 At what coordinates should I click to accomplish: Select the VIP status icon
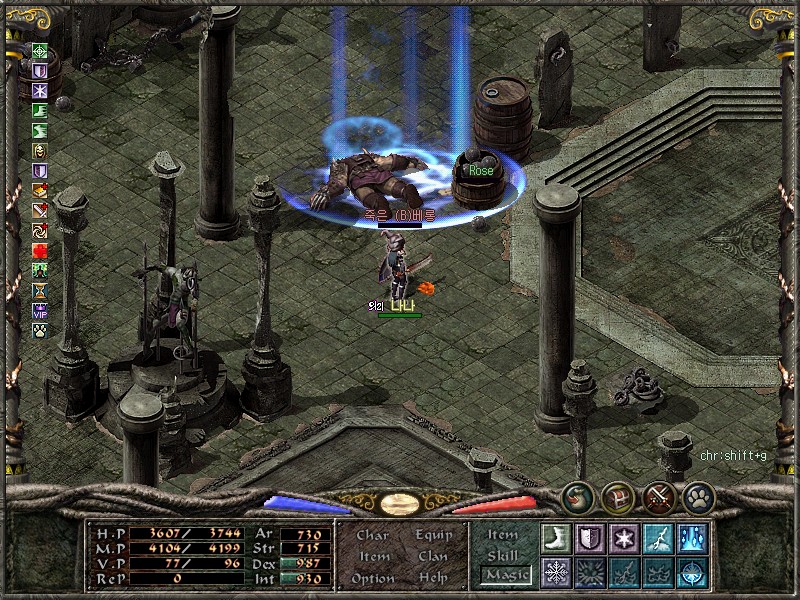[x=40, y=309]
